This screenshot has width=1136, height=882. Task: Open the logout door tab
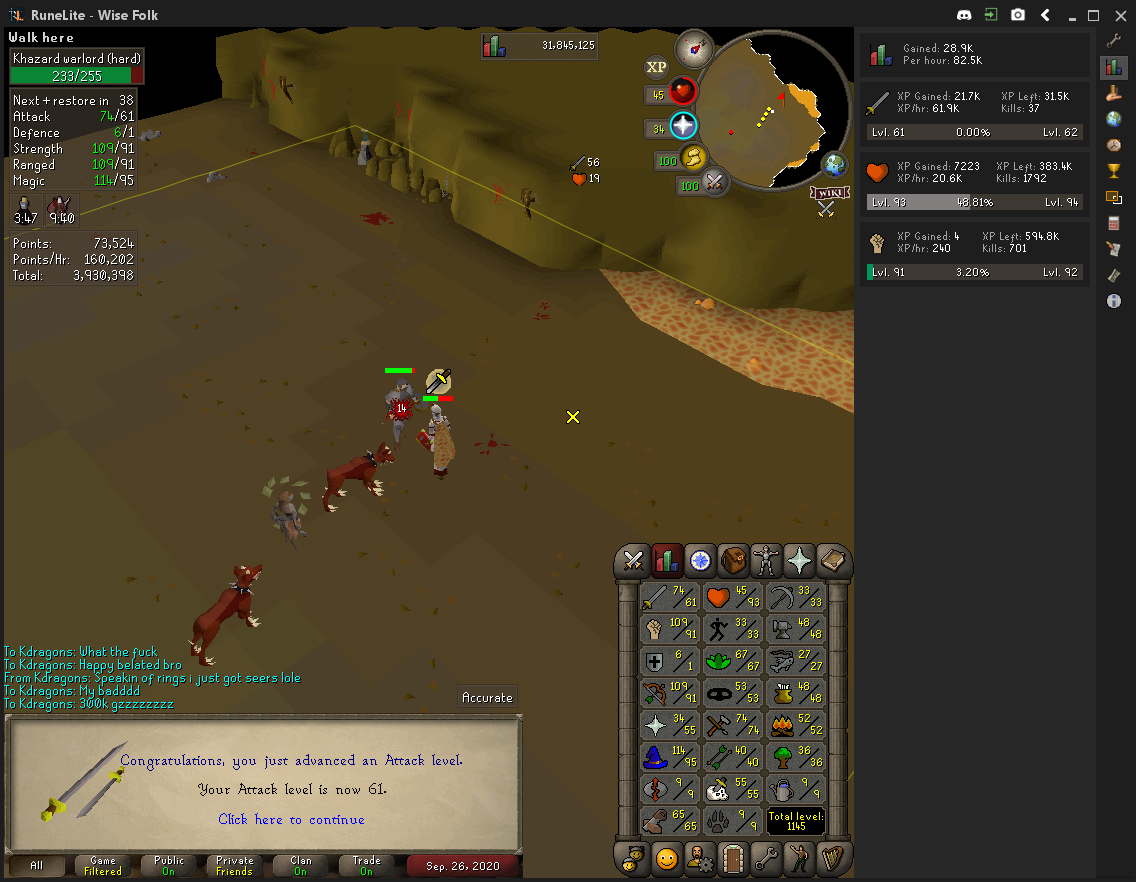point(733,858)
